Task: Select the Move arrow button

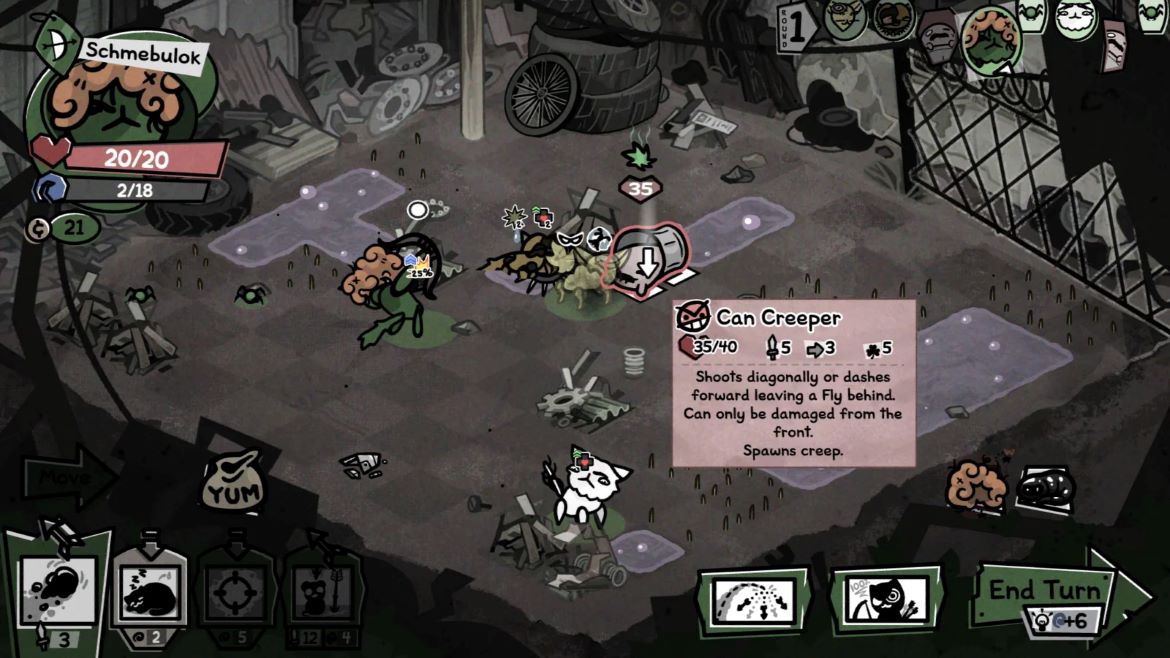Action: pos(66,479)
